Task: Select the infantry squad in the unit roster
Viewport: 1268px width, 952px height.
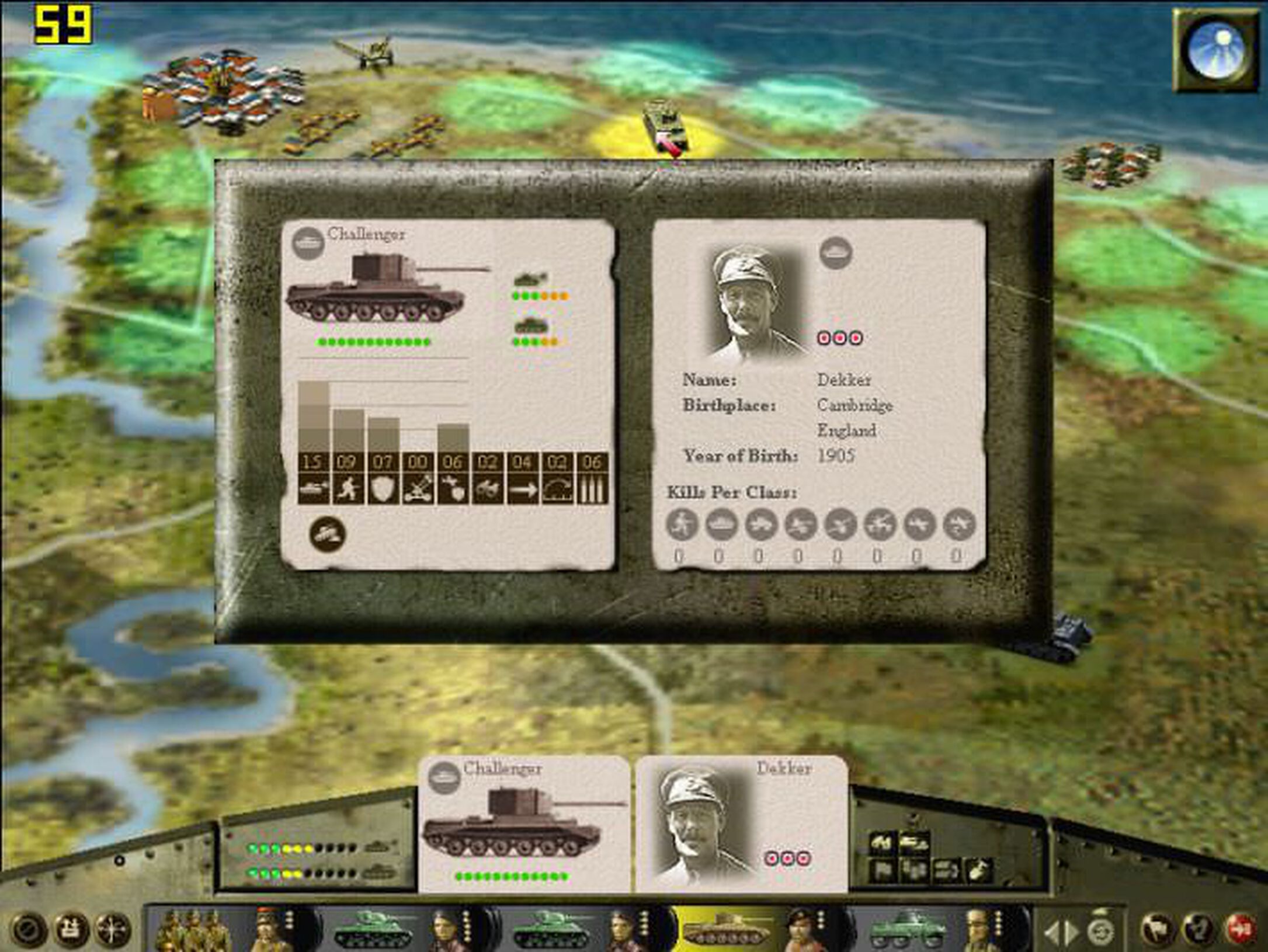Action: click(194, 929)
